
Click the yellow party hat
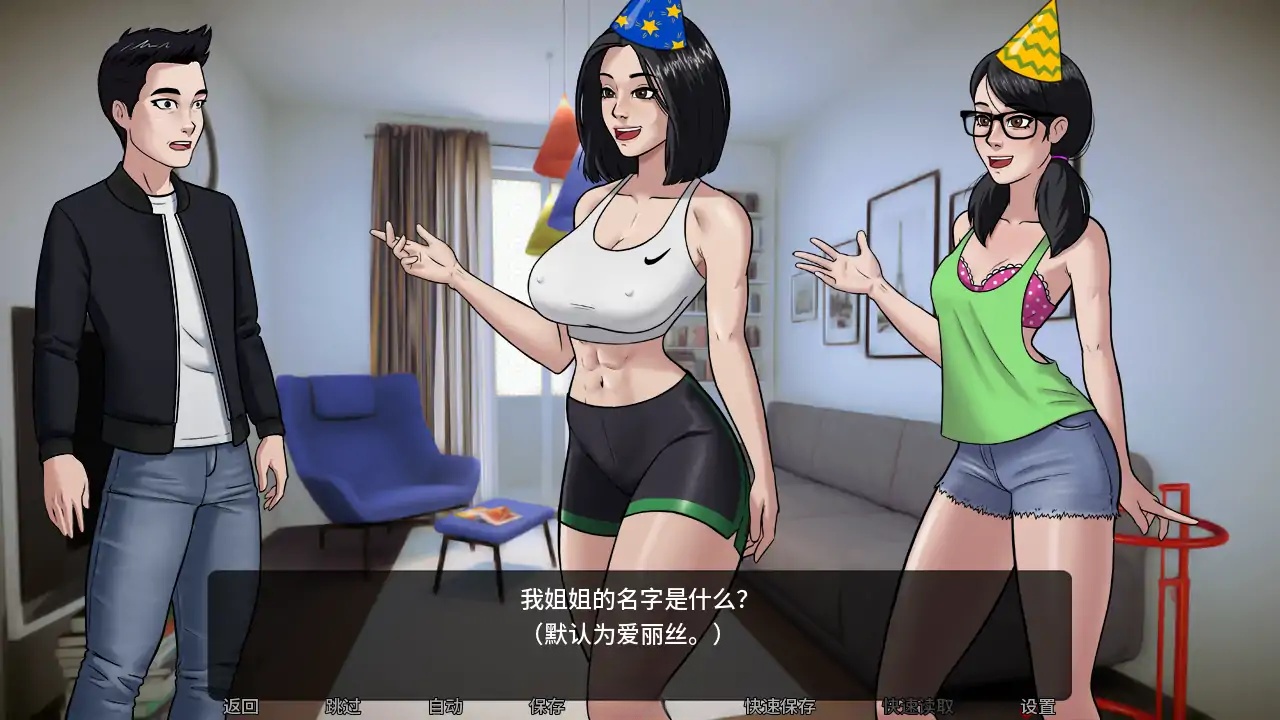click(x=1032, y=40)
